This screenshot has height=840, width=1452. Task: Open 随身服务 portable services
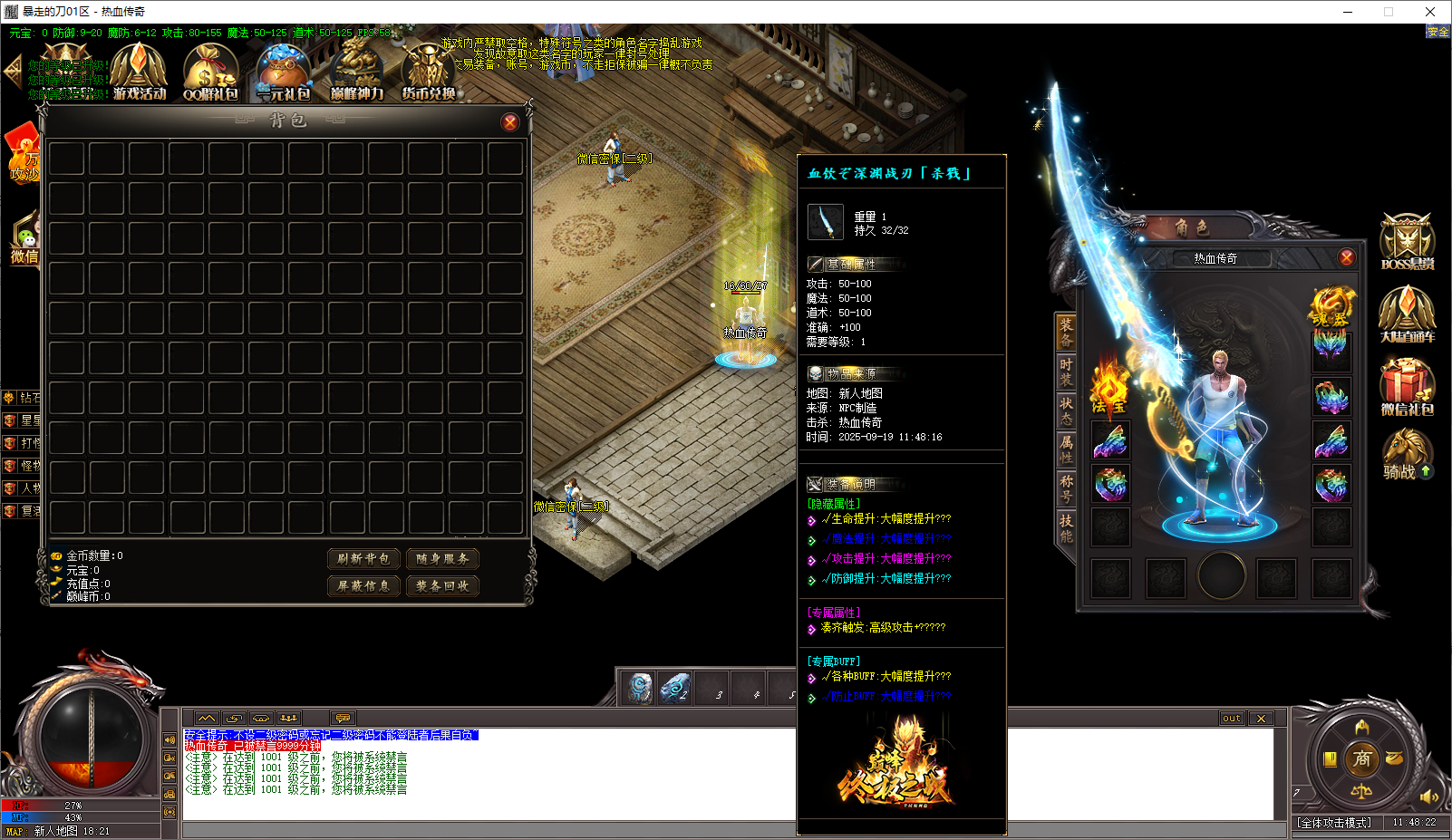tap(442, 559)
